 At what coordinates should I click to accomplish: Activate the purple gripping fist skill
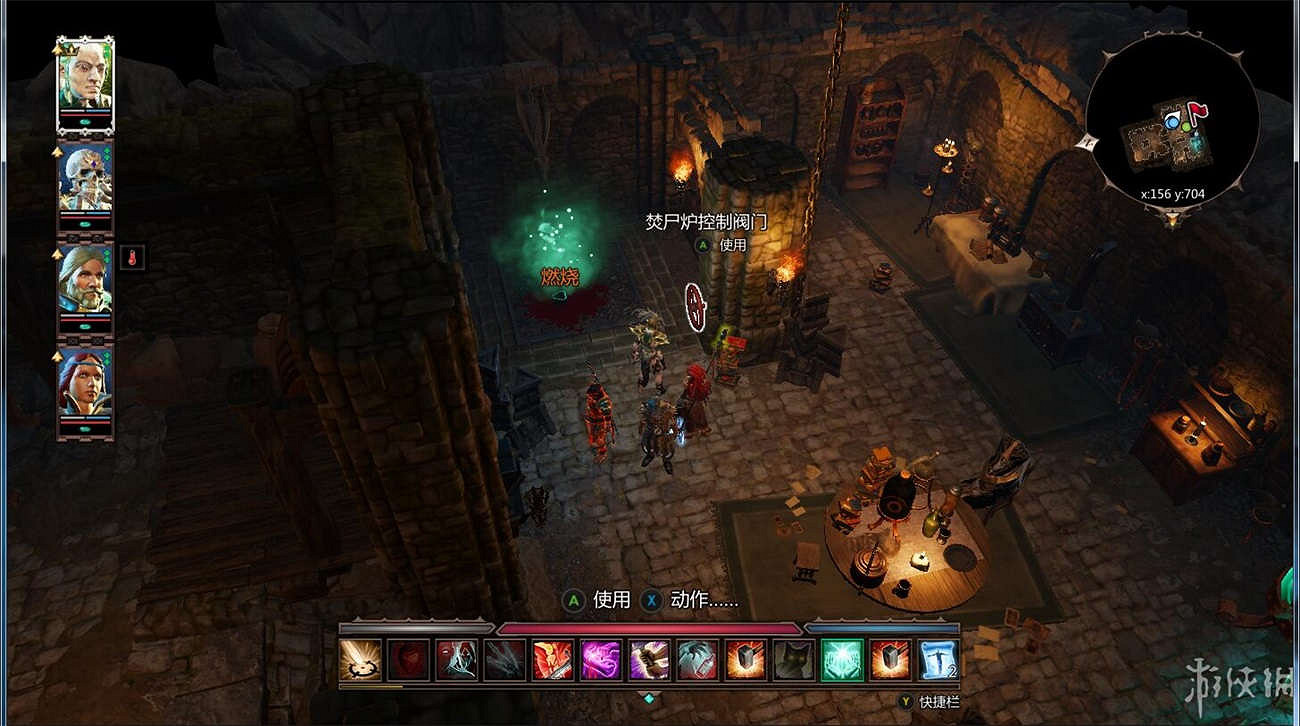pyautogui.click(x=649, y=660)
